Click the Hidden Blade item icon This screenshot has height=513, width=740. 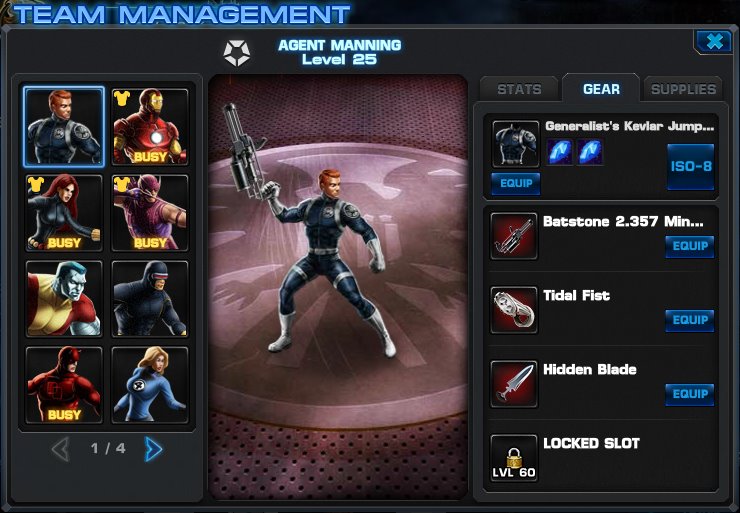pyautogui.click(x=515, y=383)
